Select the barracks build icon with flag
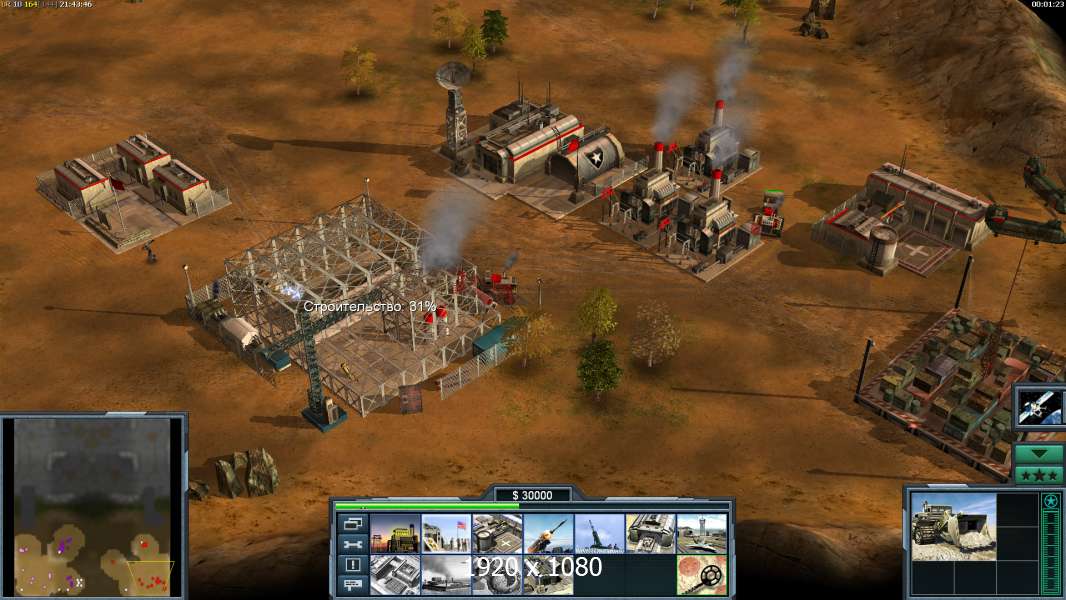 (446, 534)
